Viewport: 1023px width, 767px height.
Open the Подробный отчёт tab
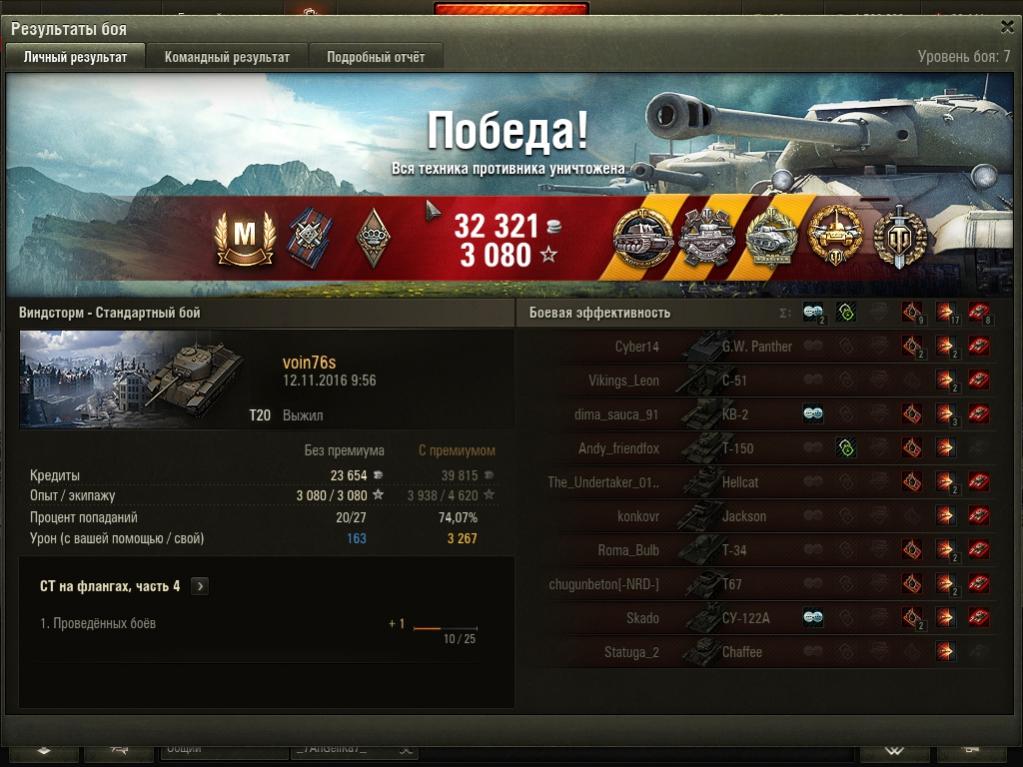point(375,57)
